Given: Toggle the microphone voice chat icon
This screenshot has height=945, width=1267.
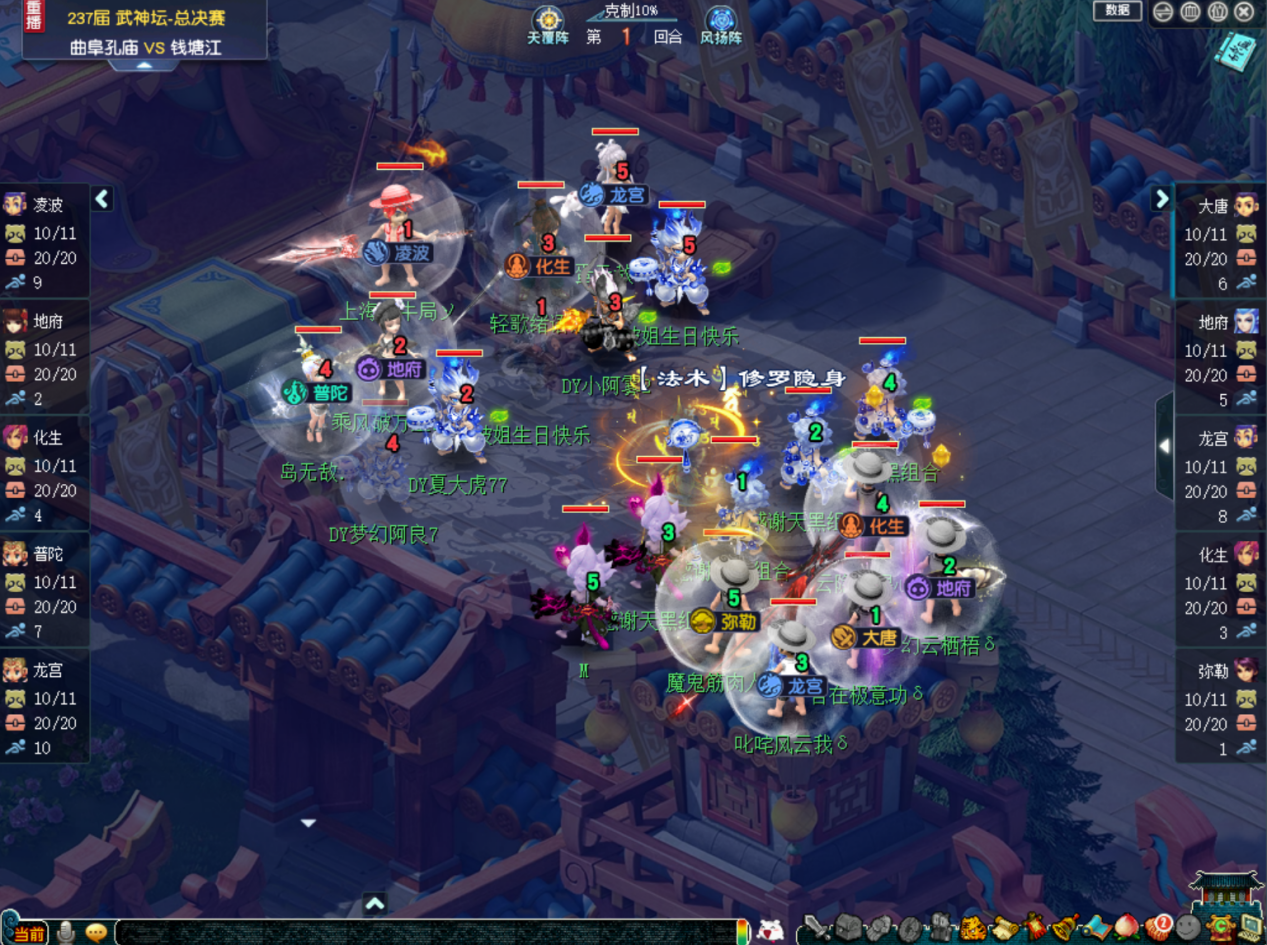Looking at the screenshot, I should click(66, 932).
